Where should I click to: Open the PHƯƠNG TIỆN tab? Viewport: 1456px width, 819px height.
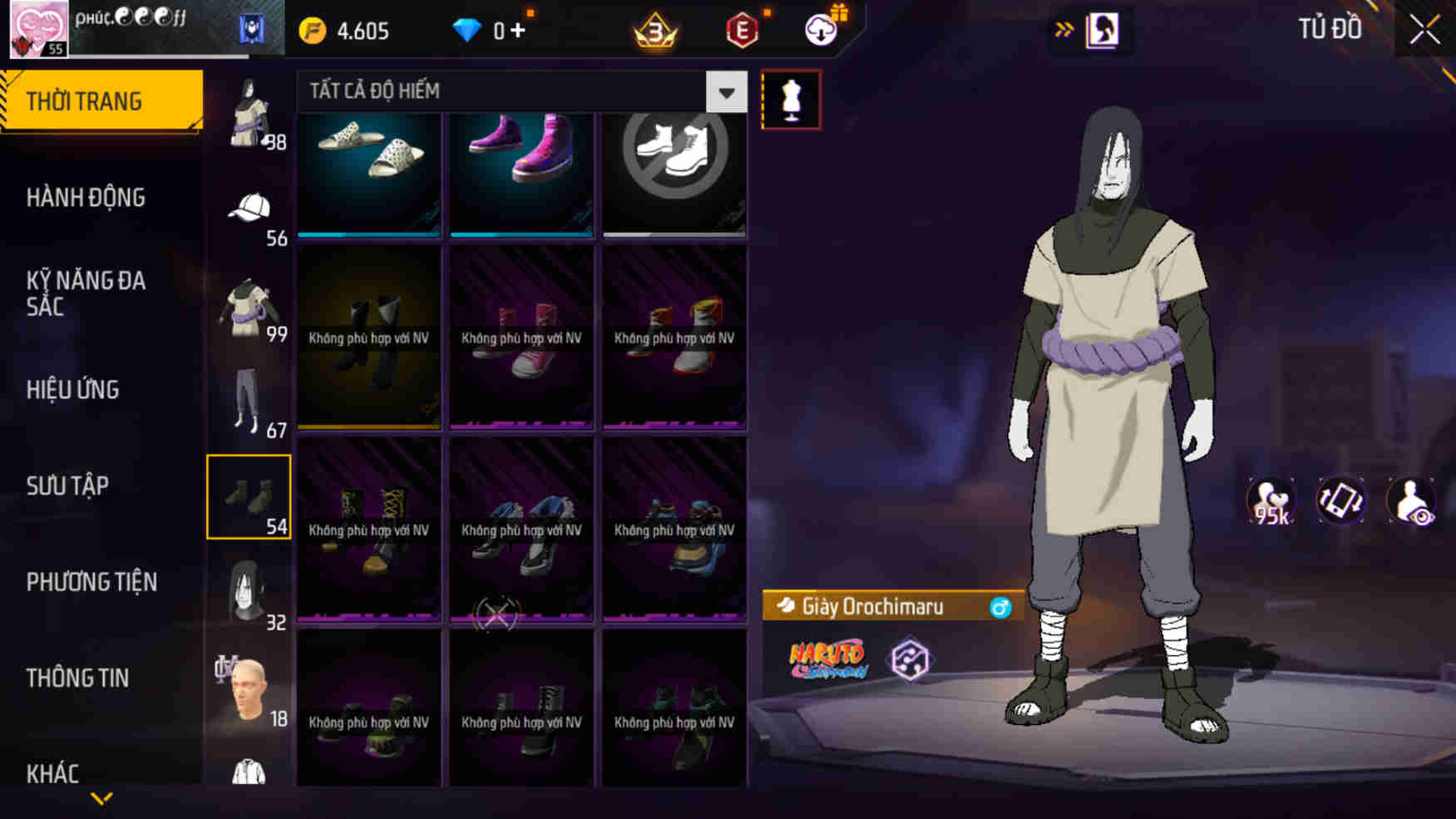91,582
